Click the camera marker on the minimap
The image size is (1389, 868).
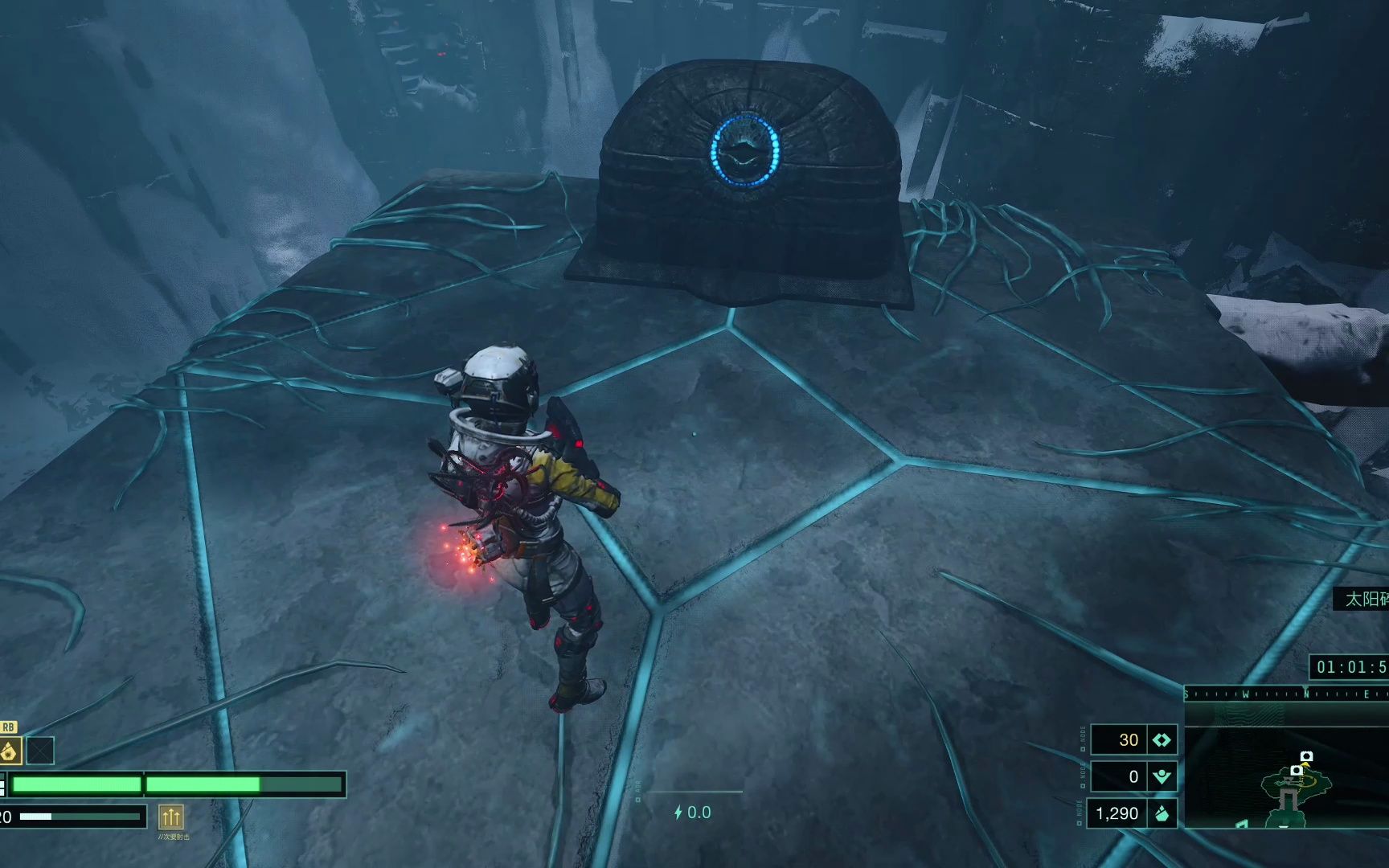(x=1306, y=756)
